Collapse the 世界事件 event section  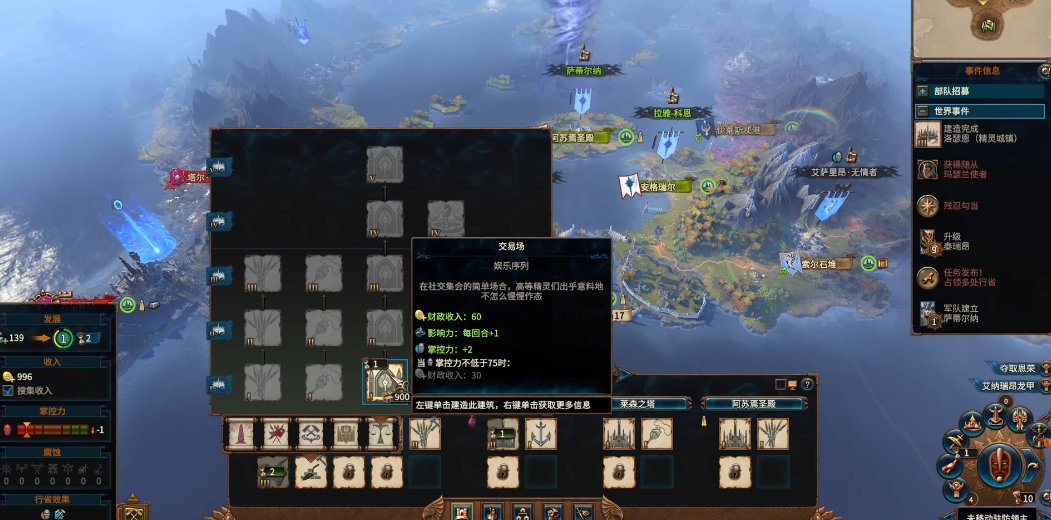click(922, 111)
